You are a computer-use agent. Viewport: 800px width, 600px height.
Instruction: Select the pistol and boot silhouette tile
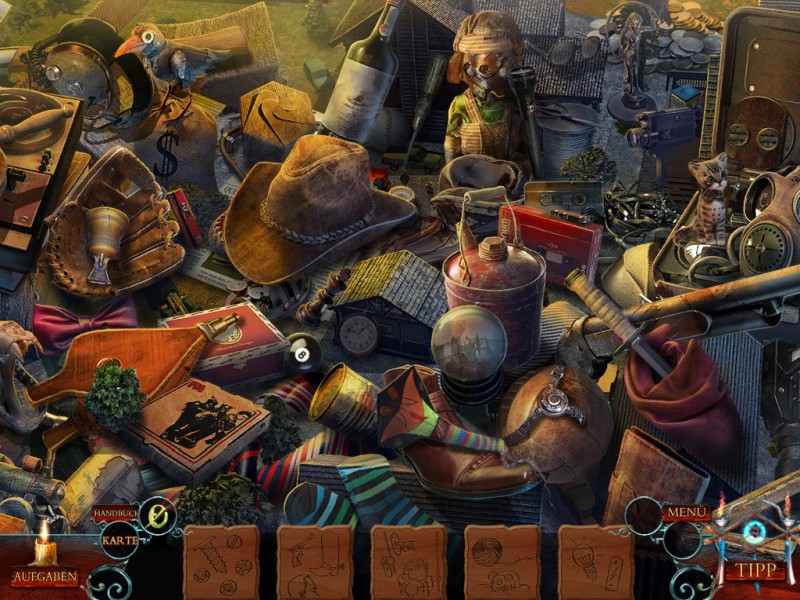tap(315, 562)
